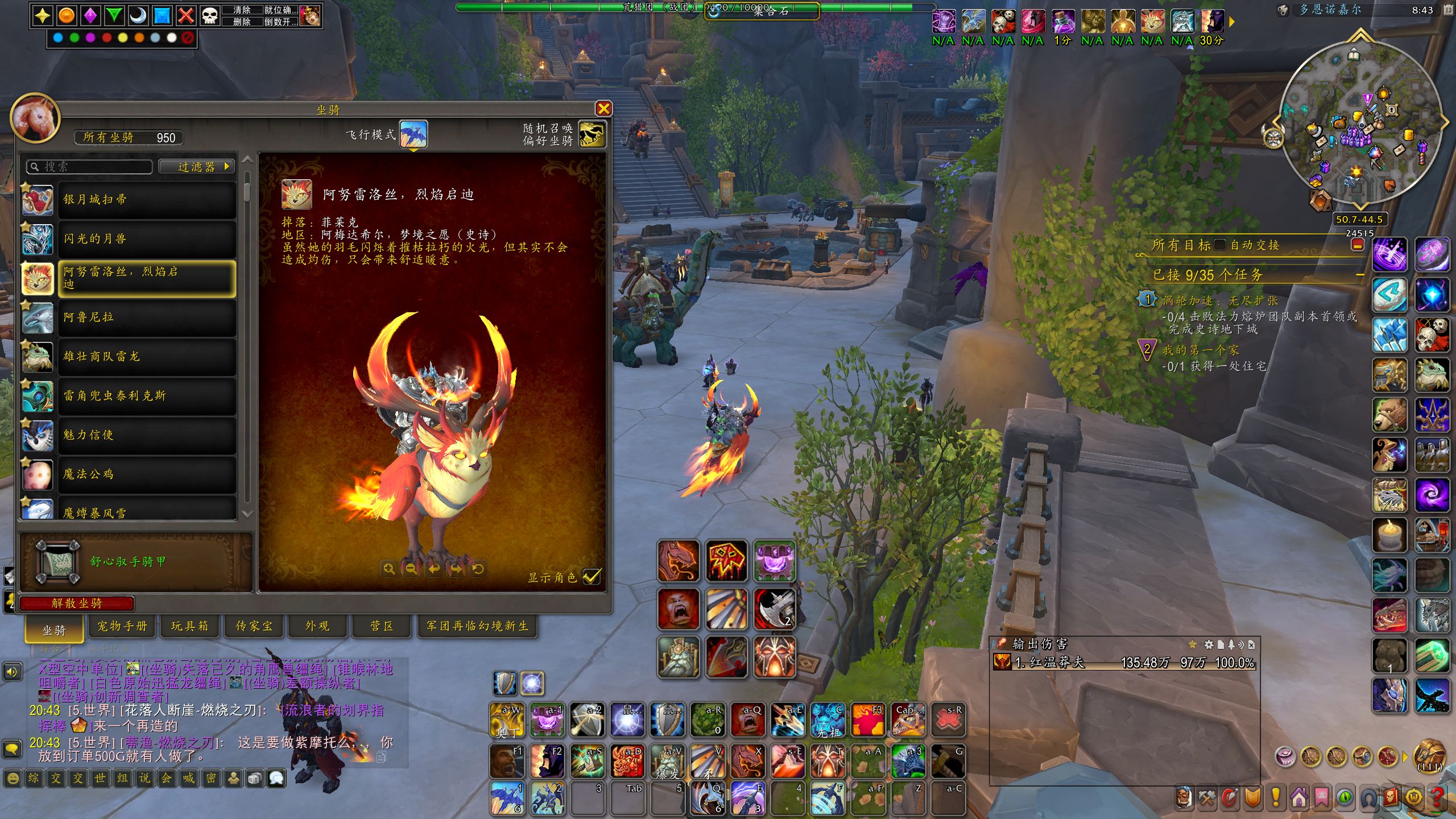The height and width of the screenshot is (819, 1456).
Task: Select the 魅力信使 mount
Action: click(x=147, y=435)
